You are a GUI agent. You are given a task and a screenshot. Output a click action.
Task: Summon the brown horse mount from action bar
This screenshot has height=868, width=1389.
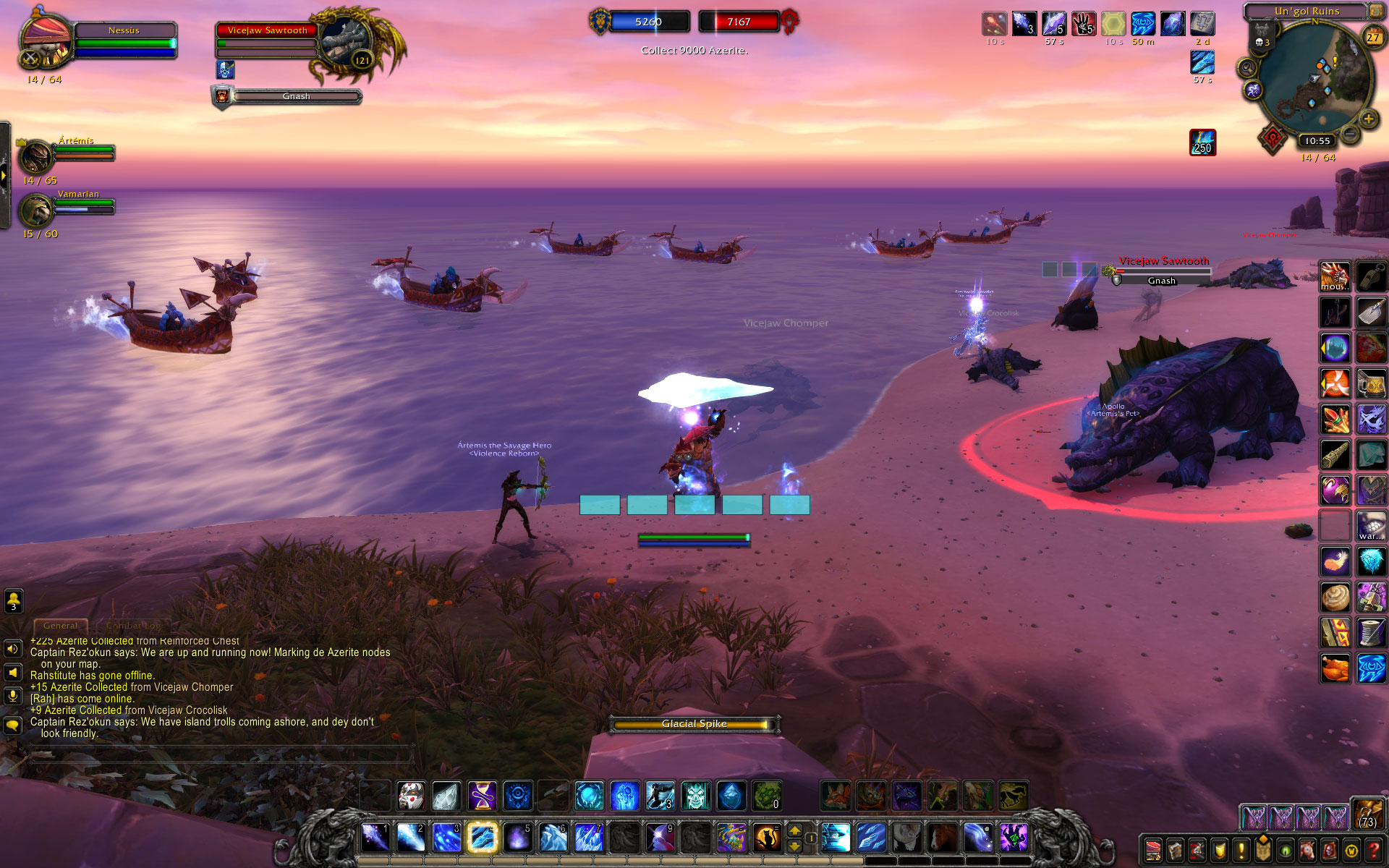click(x=943, y=838)
